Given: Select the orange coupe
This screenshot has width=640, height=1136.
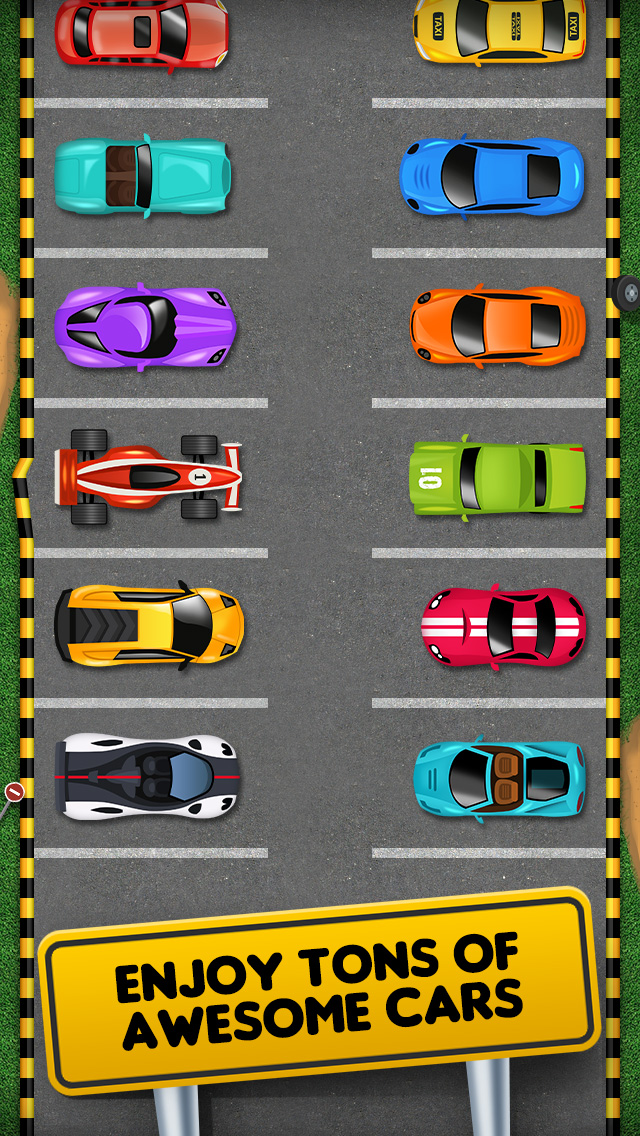Looking at the screenshot, I should pos(497,326).
